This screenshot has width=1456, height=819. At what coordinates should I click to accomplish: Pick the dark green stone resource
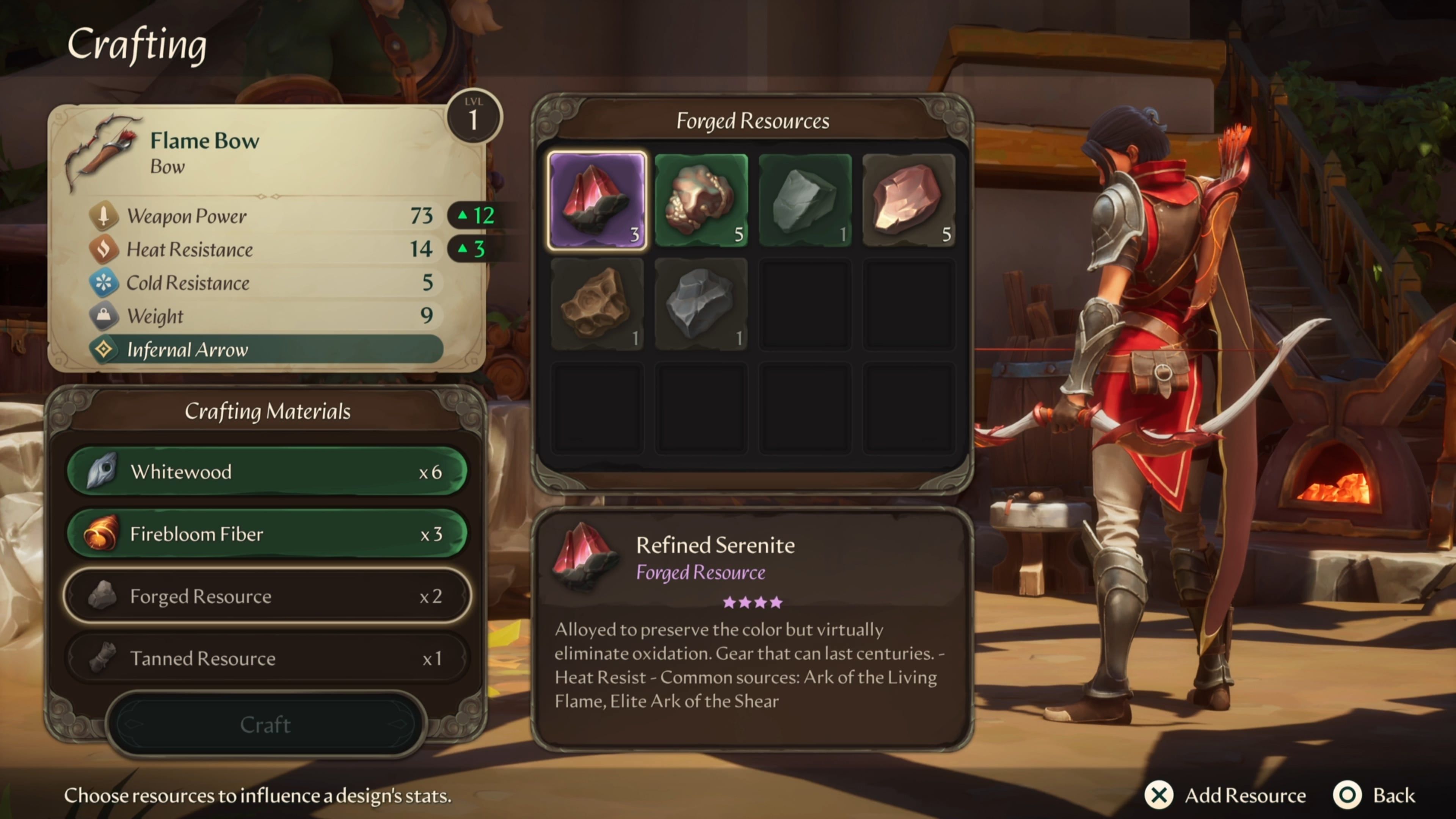805,200
